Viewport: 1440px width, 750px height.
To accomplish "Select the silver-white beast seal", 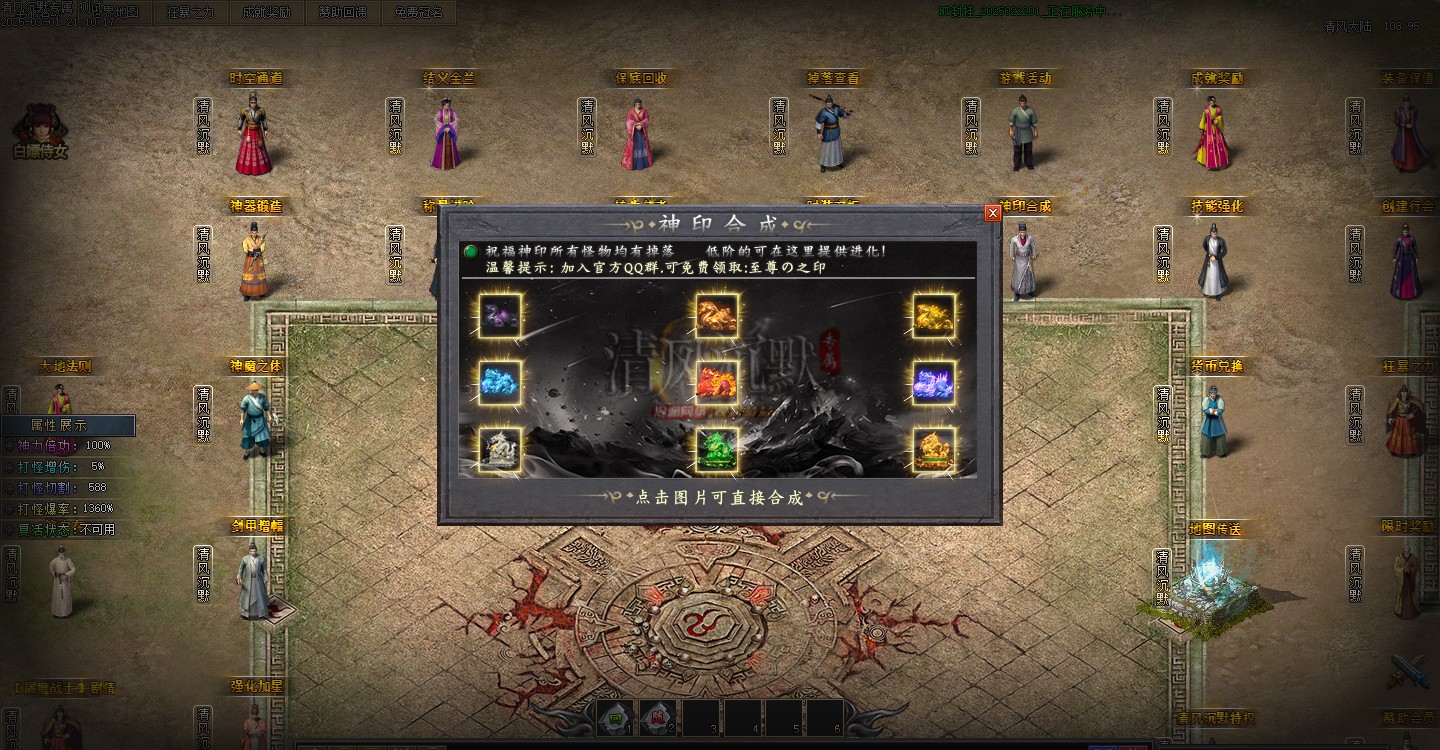I will click(500, 449).
